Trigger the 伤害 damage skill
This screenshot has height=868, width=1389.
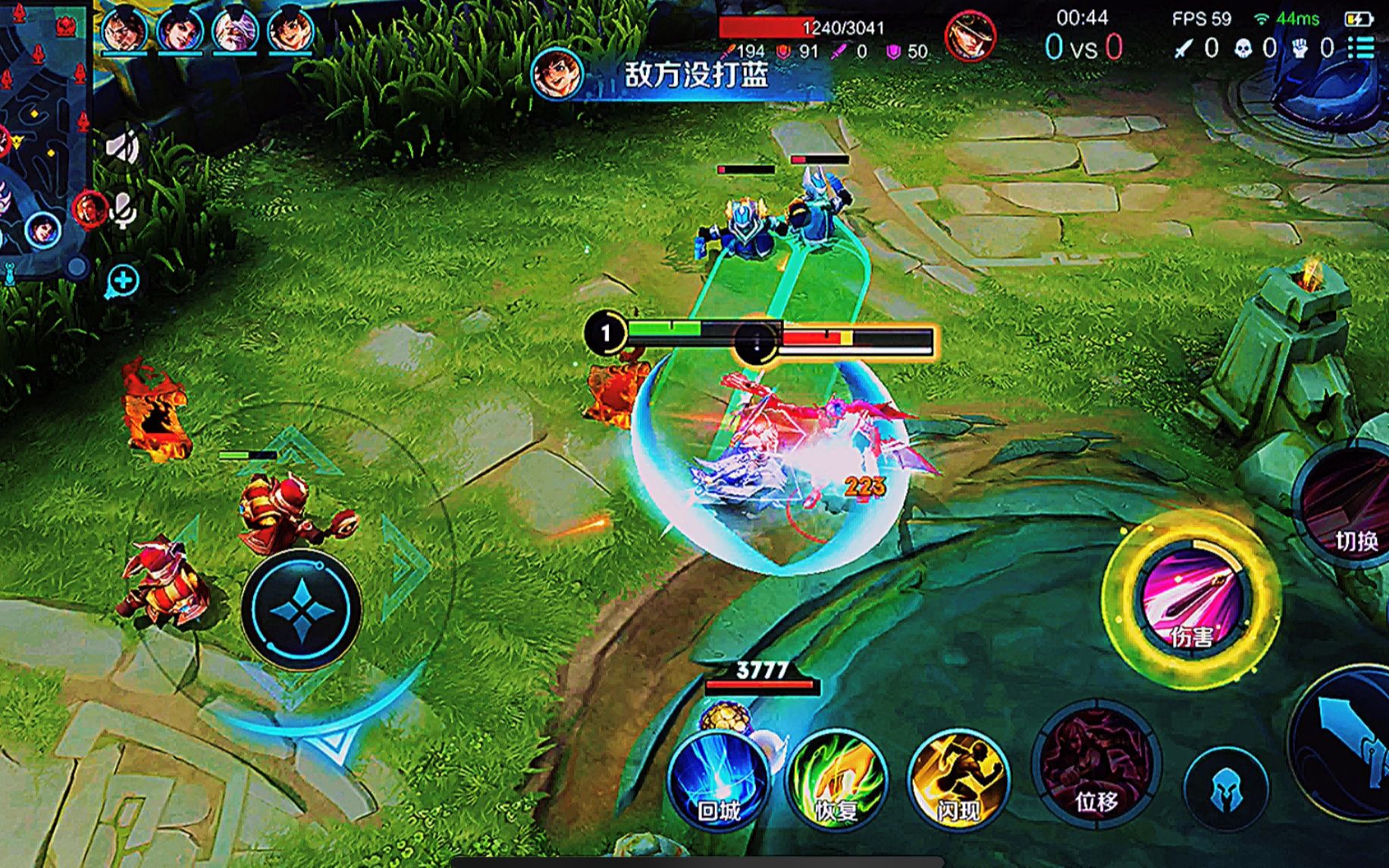(1191, 599)
